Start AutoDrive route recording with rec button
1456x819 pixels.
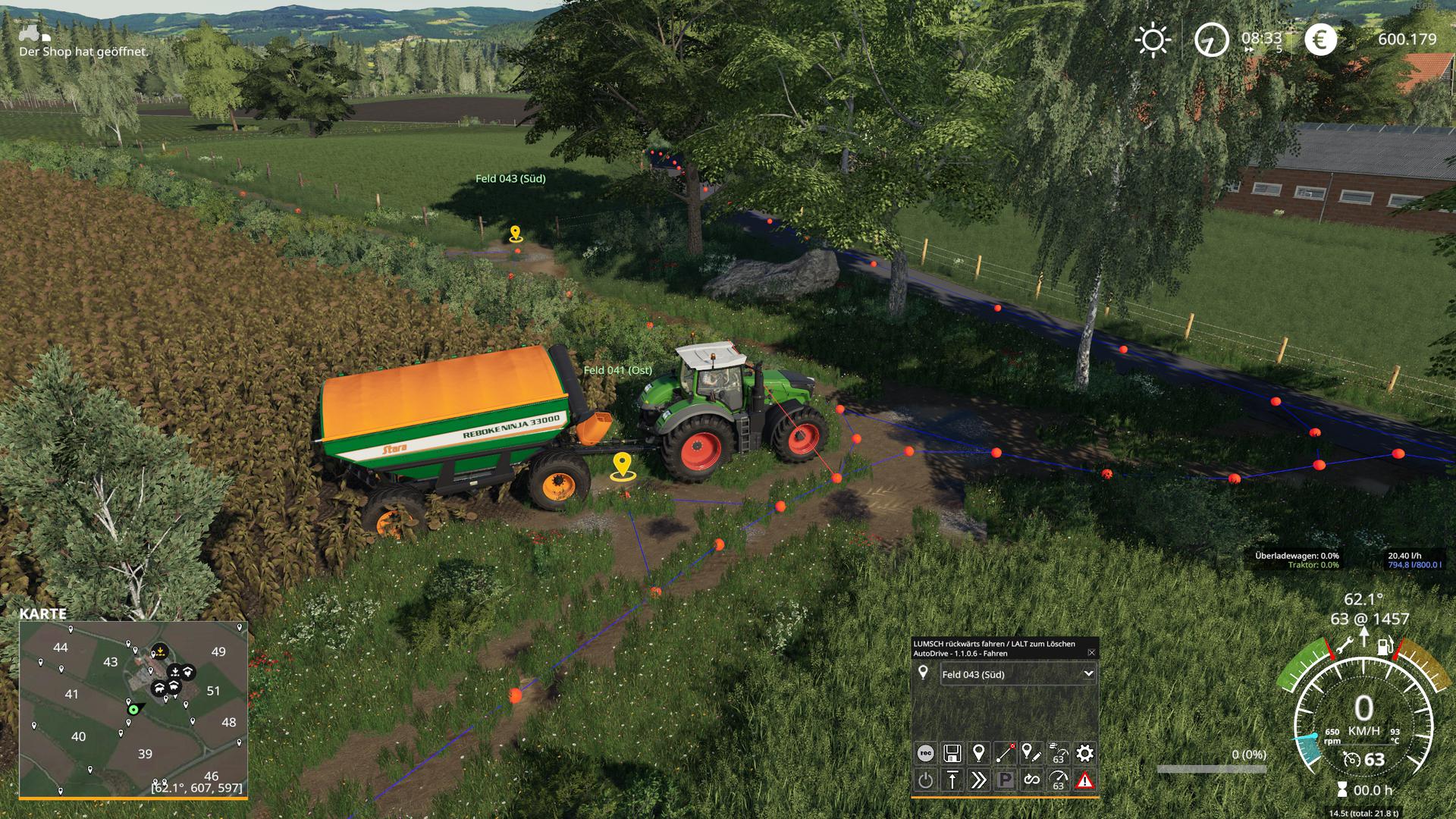click(925, 753)
